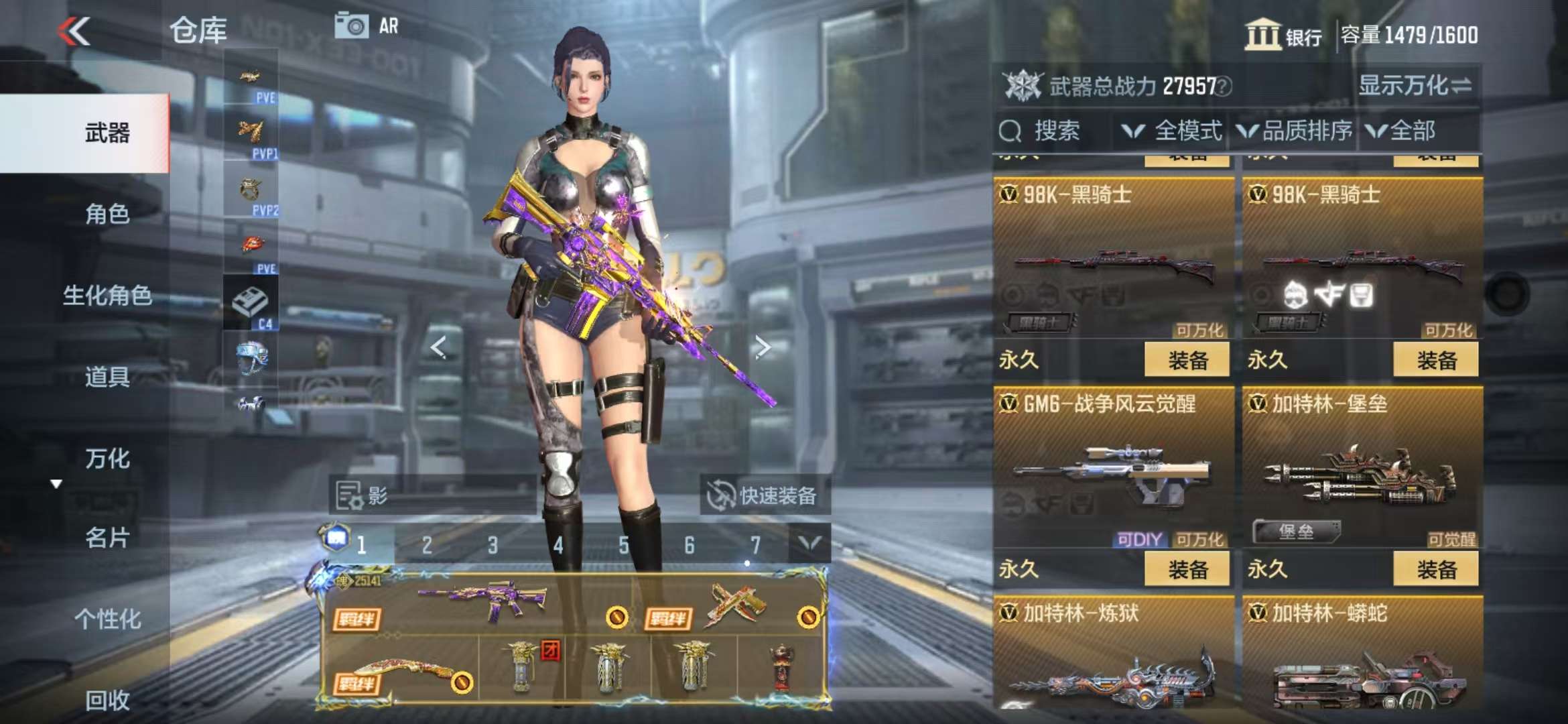This screenshot has height=724, width=1568.
Task: Switch to the 生化角色 tab
Action: point(107,296)
